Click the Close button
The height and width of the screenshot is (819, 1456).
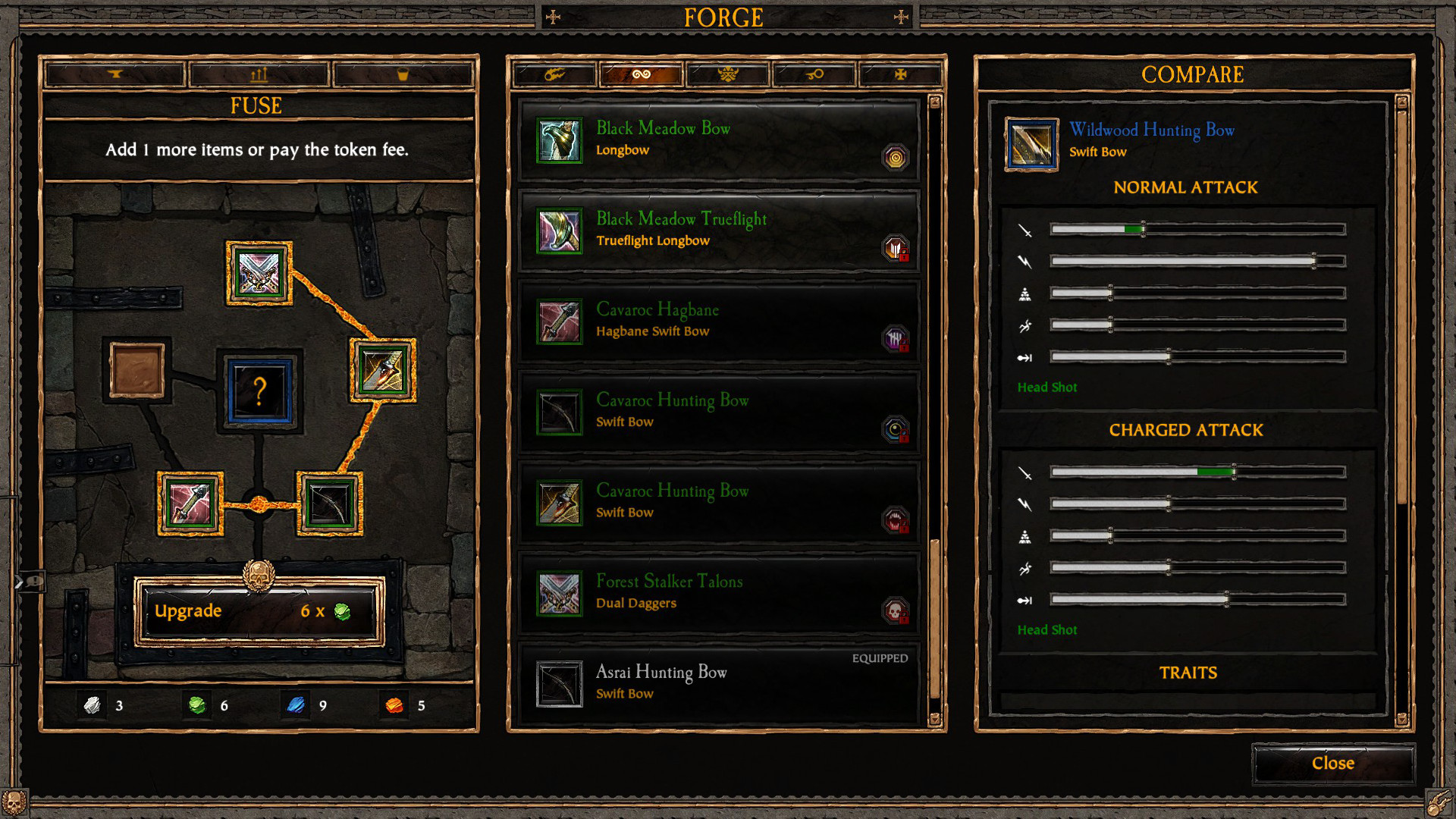pyautogui.click(x=1332, y=763)
